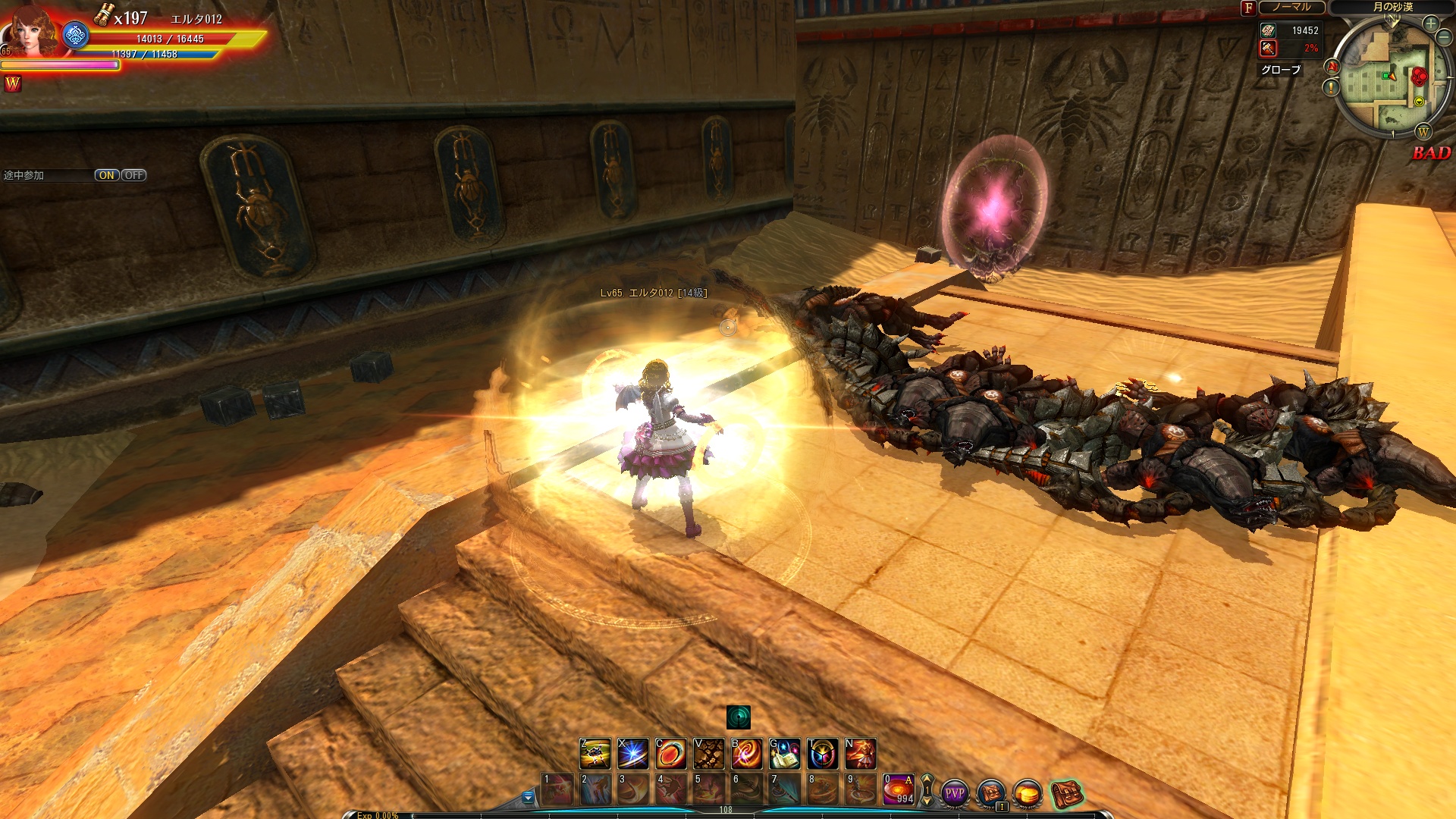The image size is (1456, 819).
Task: Open the inventory bag button marked I
Action: pos(991,793)
